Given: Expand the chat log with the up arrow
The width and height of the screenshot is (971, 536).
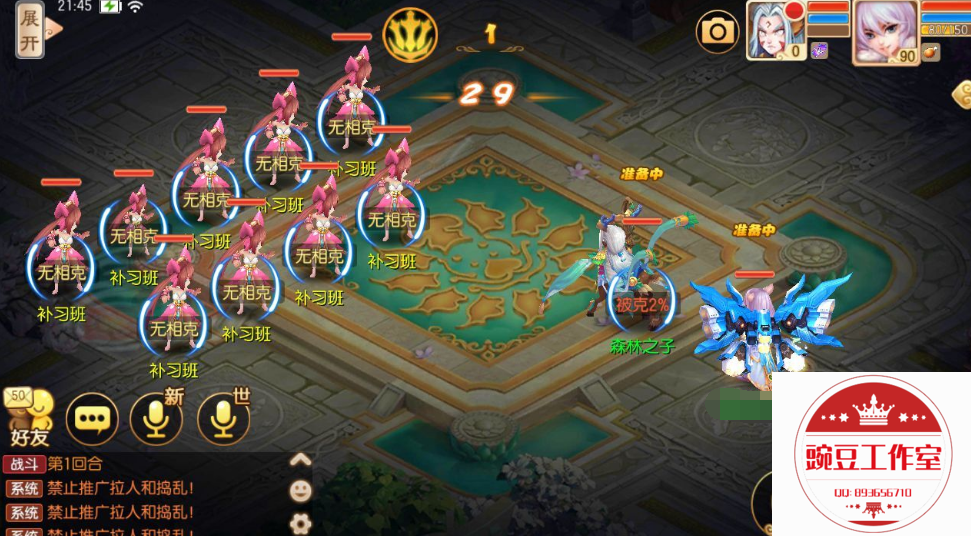Looking at the screenshot, I should point(300,460).
